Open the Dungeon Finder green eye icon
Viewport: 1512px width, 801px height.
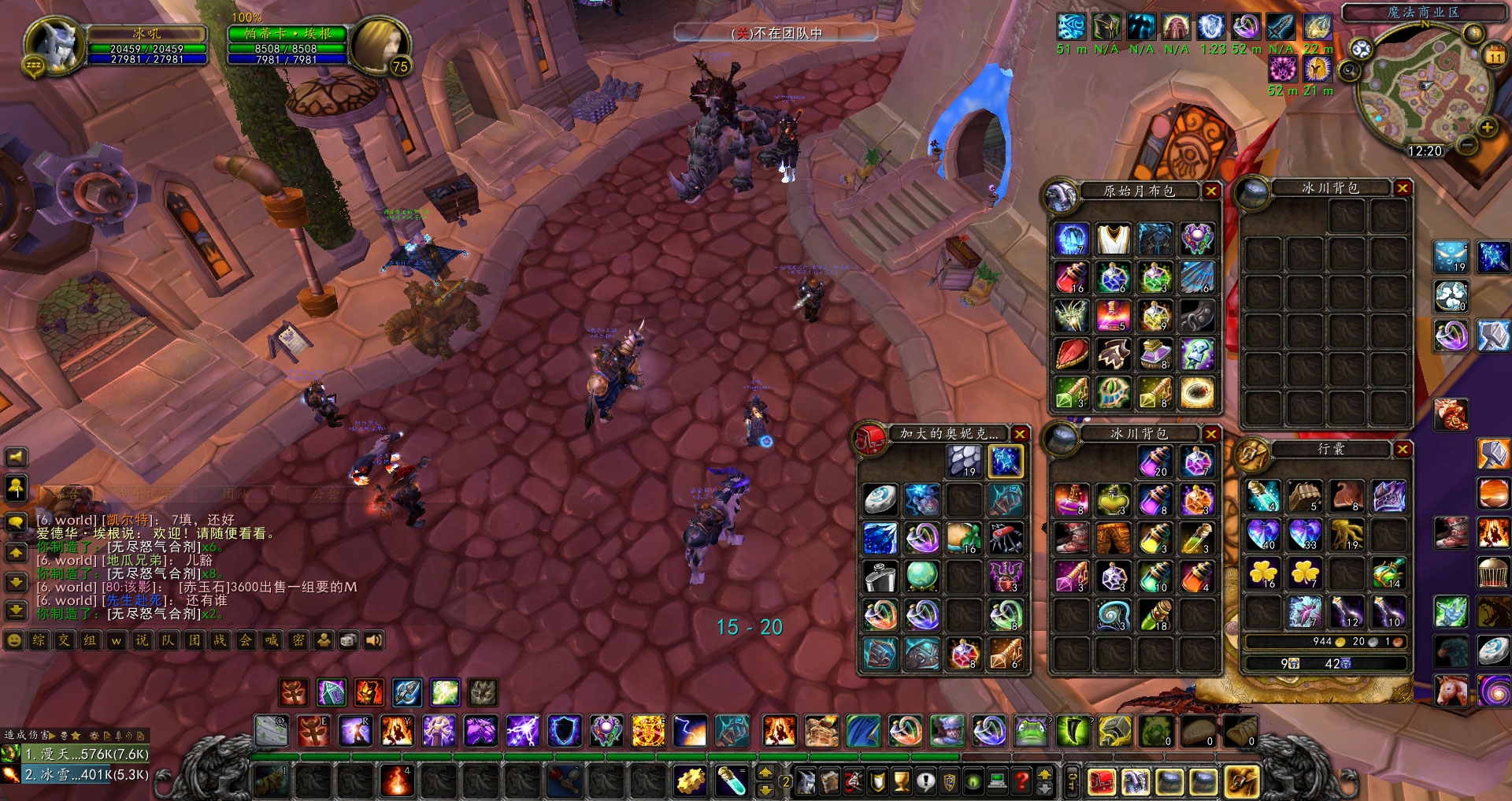pos(973,781)
